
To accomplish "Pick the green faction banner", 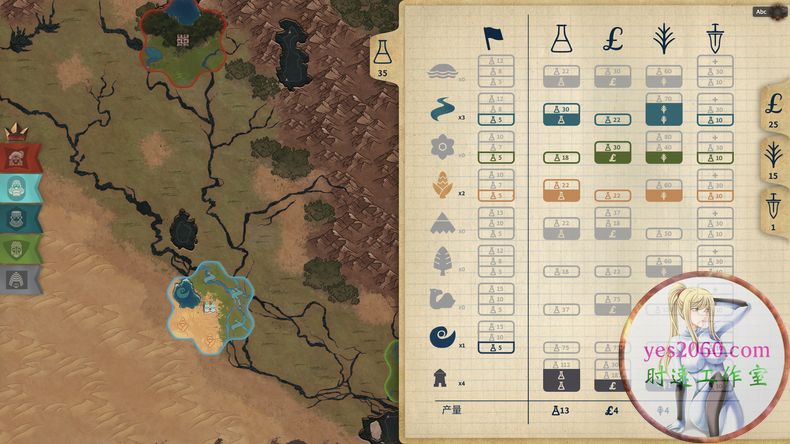I will pos(18,249).
